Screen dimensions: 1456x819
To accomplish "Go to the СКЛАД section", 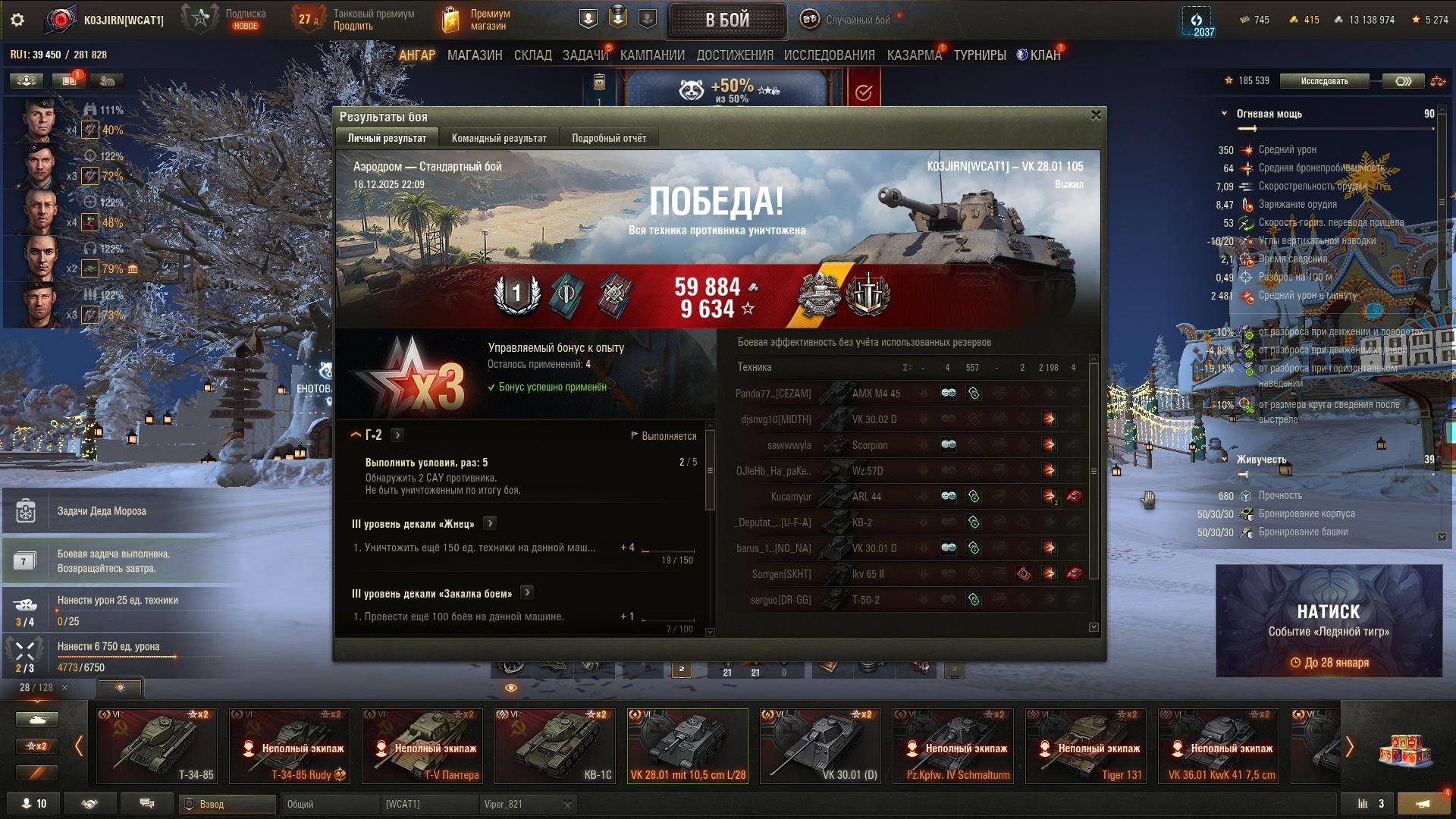I will pos(532,55).
